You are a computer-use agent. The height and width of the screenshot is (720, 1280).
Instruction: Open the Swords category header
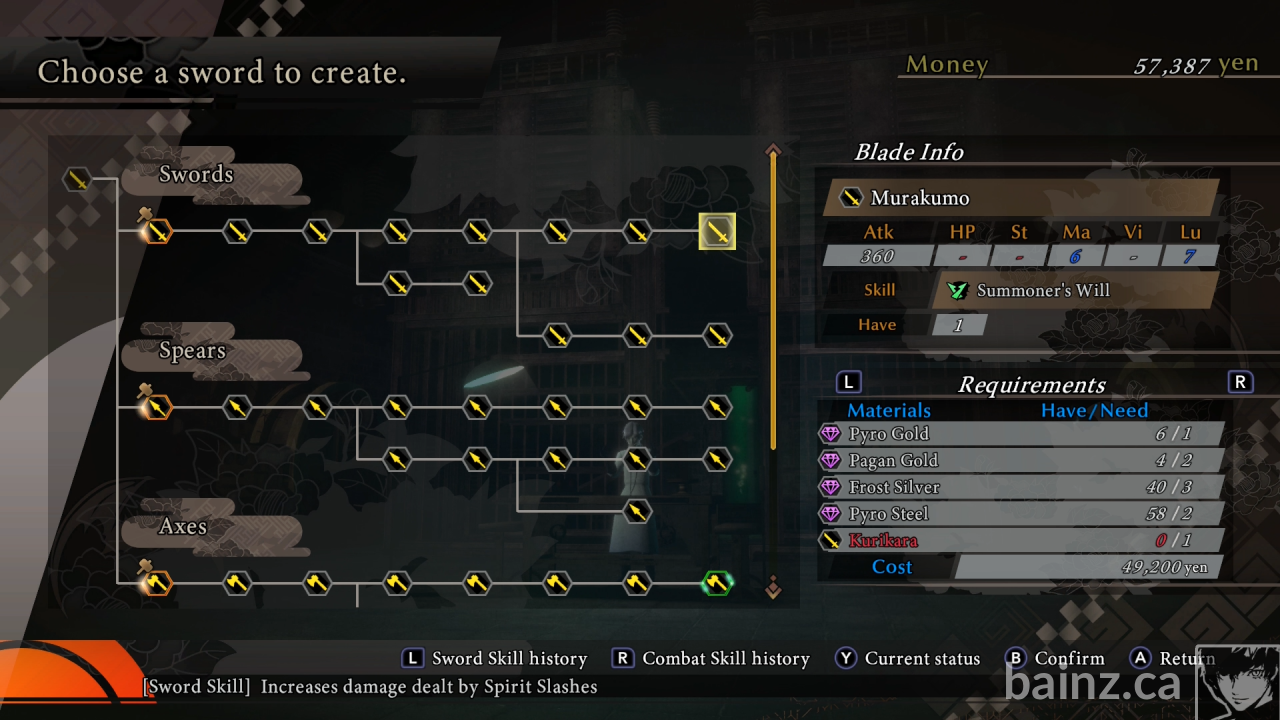tap(197, 175)
